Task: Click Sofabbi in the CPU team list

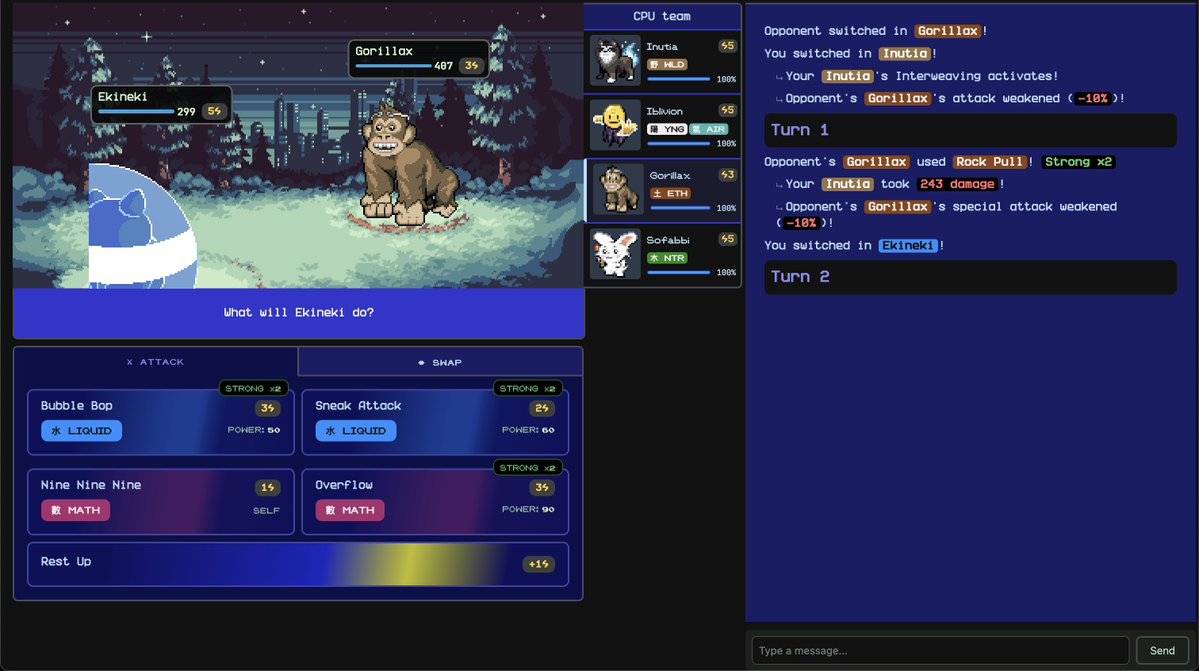Action: [x=662, y=255]
